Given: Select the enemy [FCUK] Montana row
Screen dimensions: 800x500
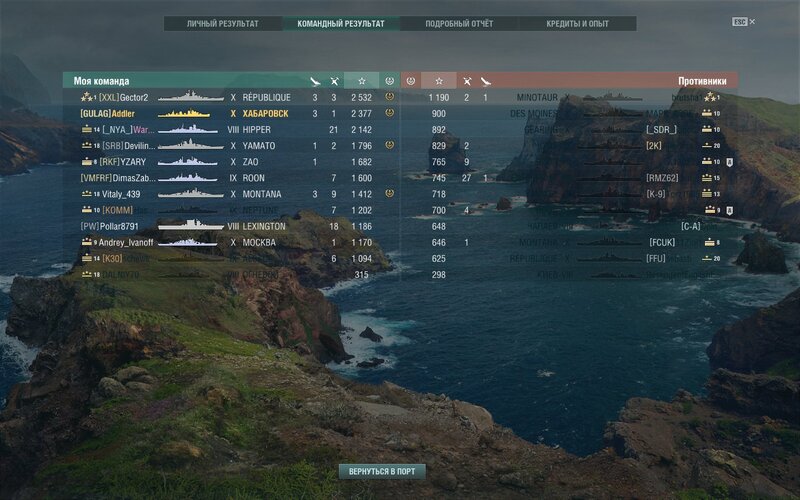Looking at the screenshot, I should click(x=600, y=242).
